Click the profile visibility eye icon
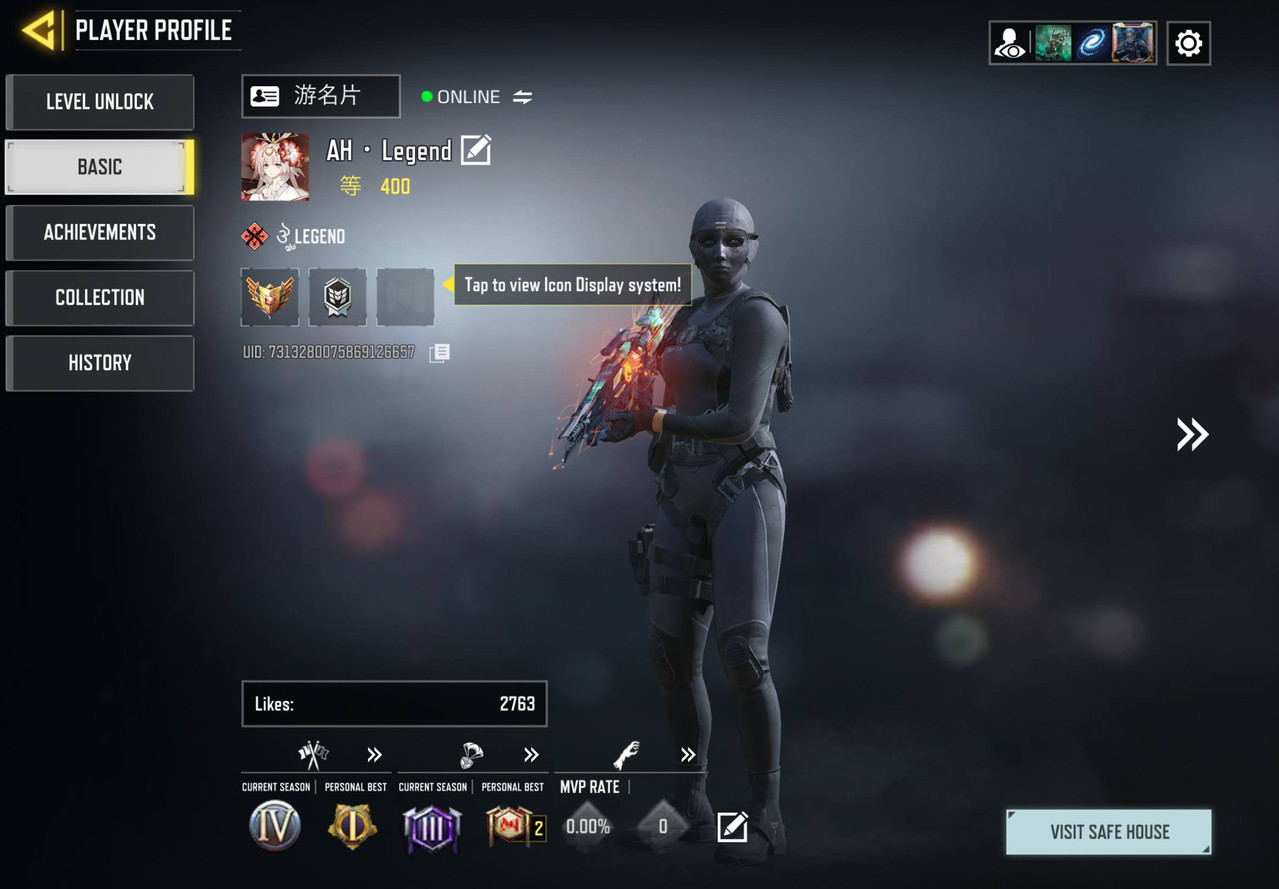This screenshot has width=1279, height=889. click(1010, 44)
